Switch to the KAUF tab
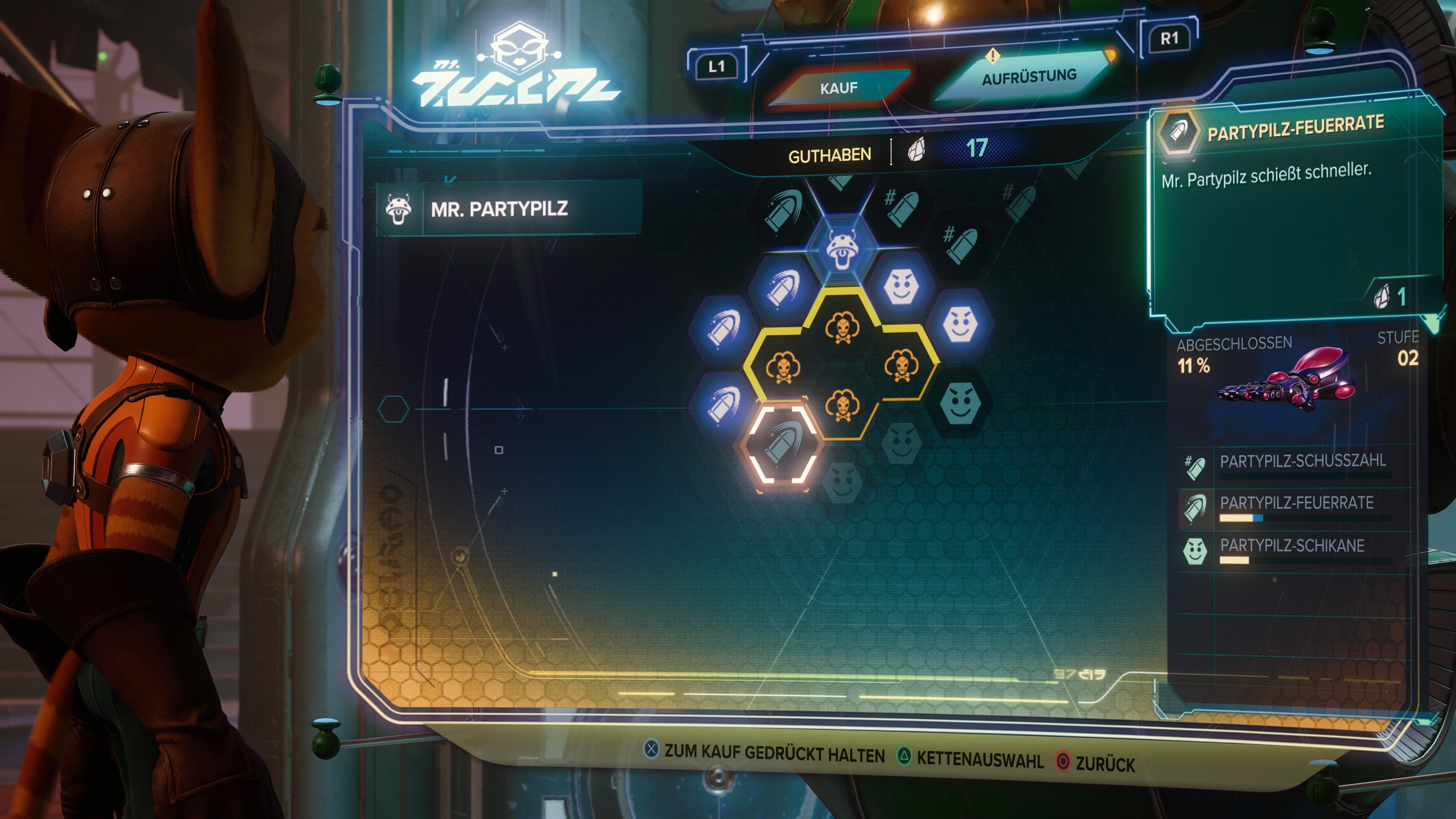 tap(839, 88)
